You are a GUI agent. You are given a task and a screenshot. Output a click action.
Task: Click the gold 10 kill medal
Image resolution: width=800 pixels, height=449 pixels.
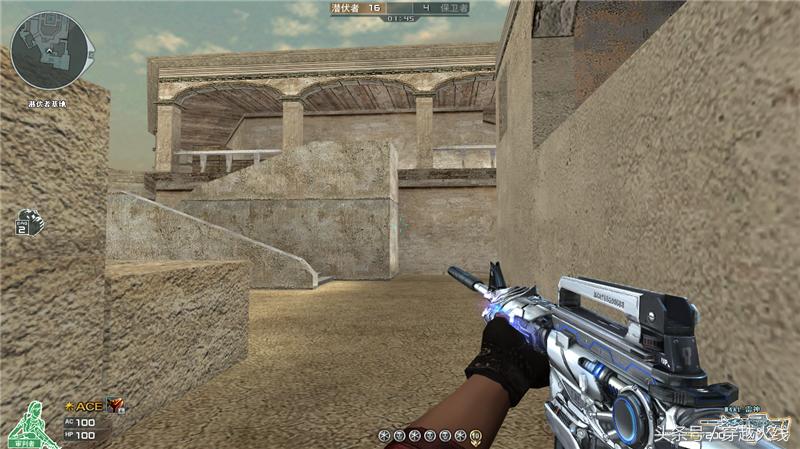coord(476,436)
